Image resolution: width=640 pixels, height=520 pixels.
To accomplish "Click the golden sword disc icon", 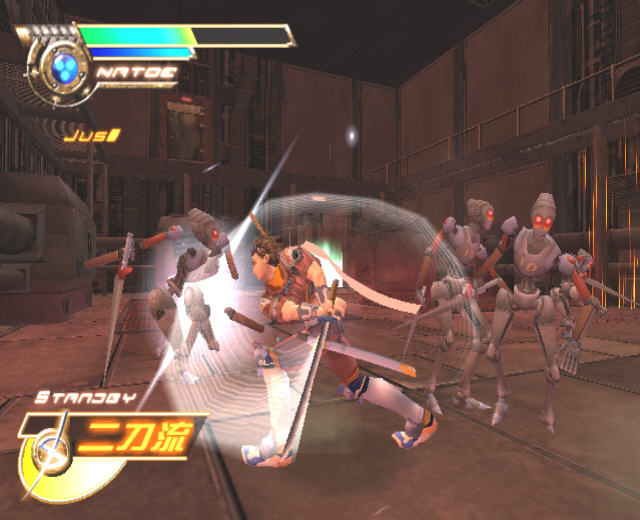I will [46, 460].
